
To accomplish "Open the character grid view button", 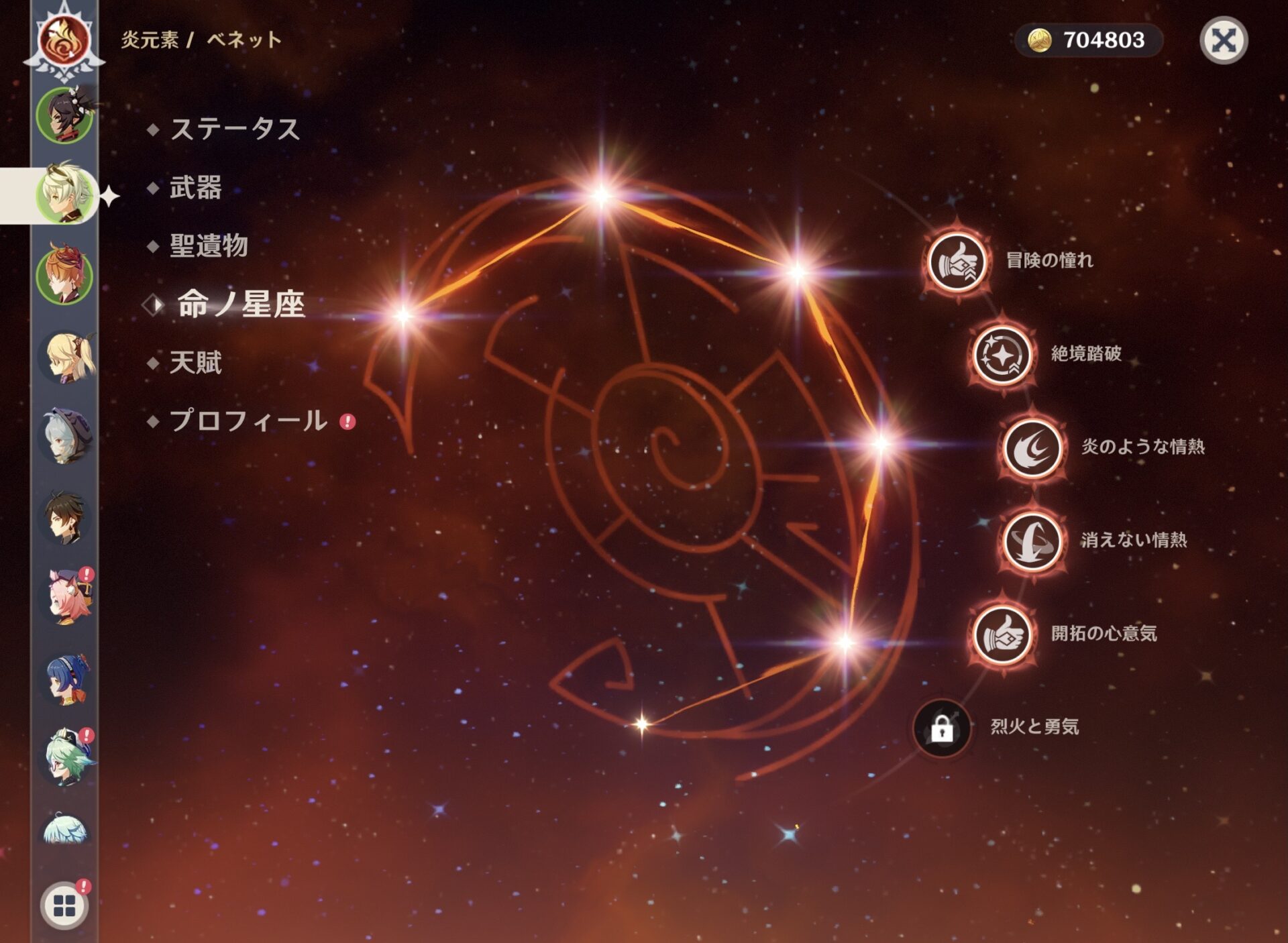I will point(64,905).
